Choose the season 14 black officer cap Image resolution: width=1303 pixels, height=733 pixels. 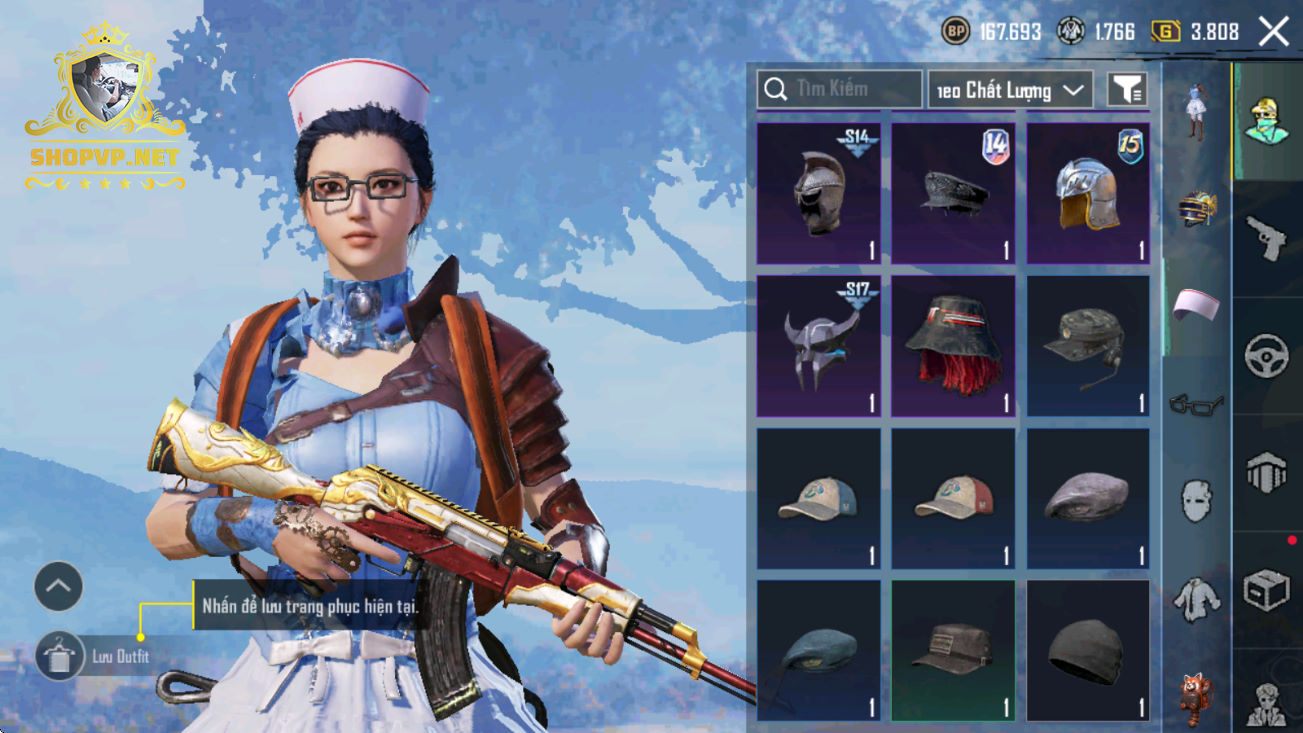(x=953, y=194)
